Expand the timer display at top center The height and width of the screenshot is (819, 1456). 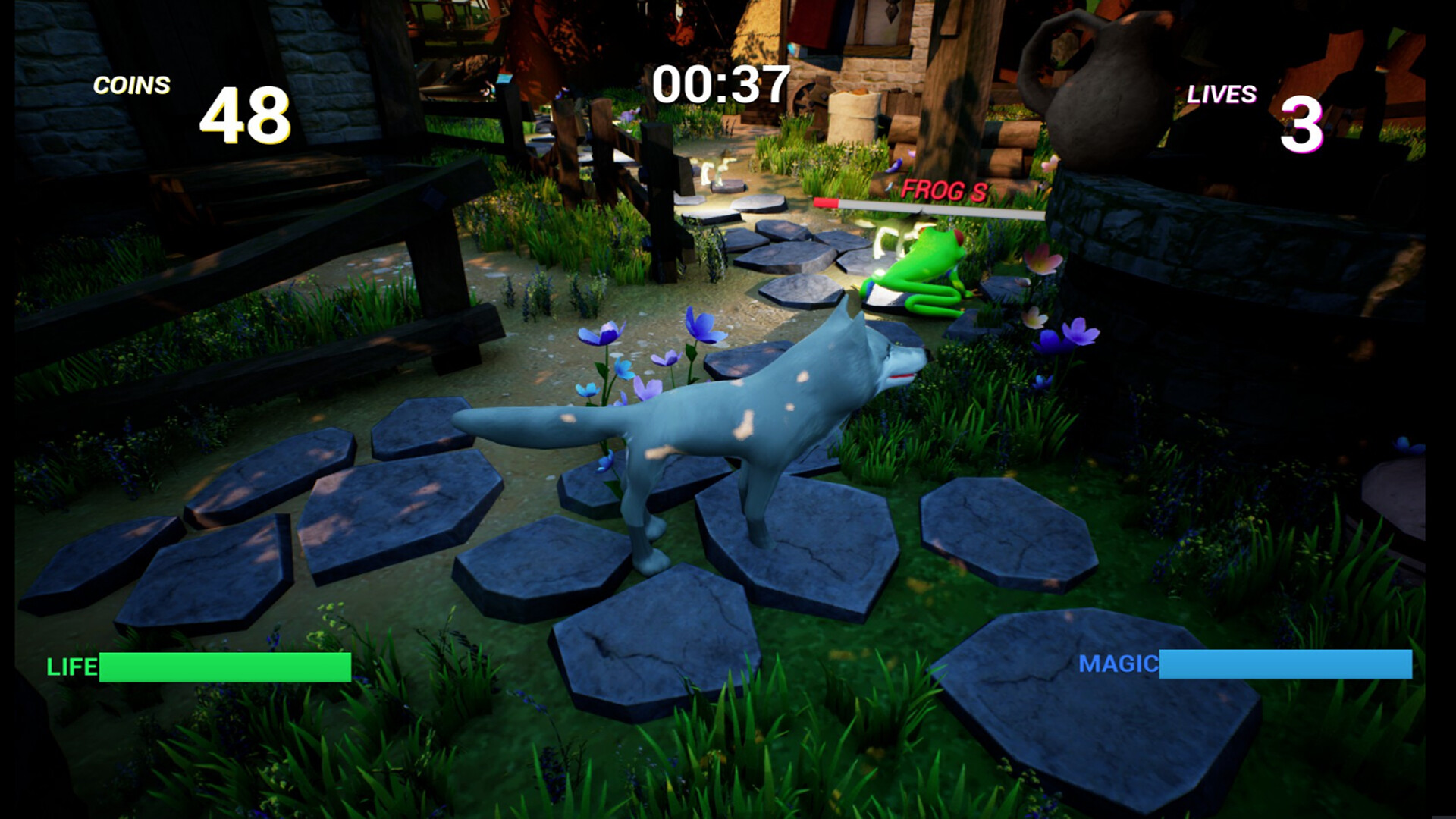pos(719,86)
